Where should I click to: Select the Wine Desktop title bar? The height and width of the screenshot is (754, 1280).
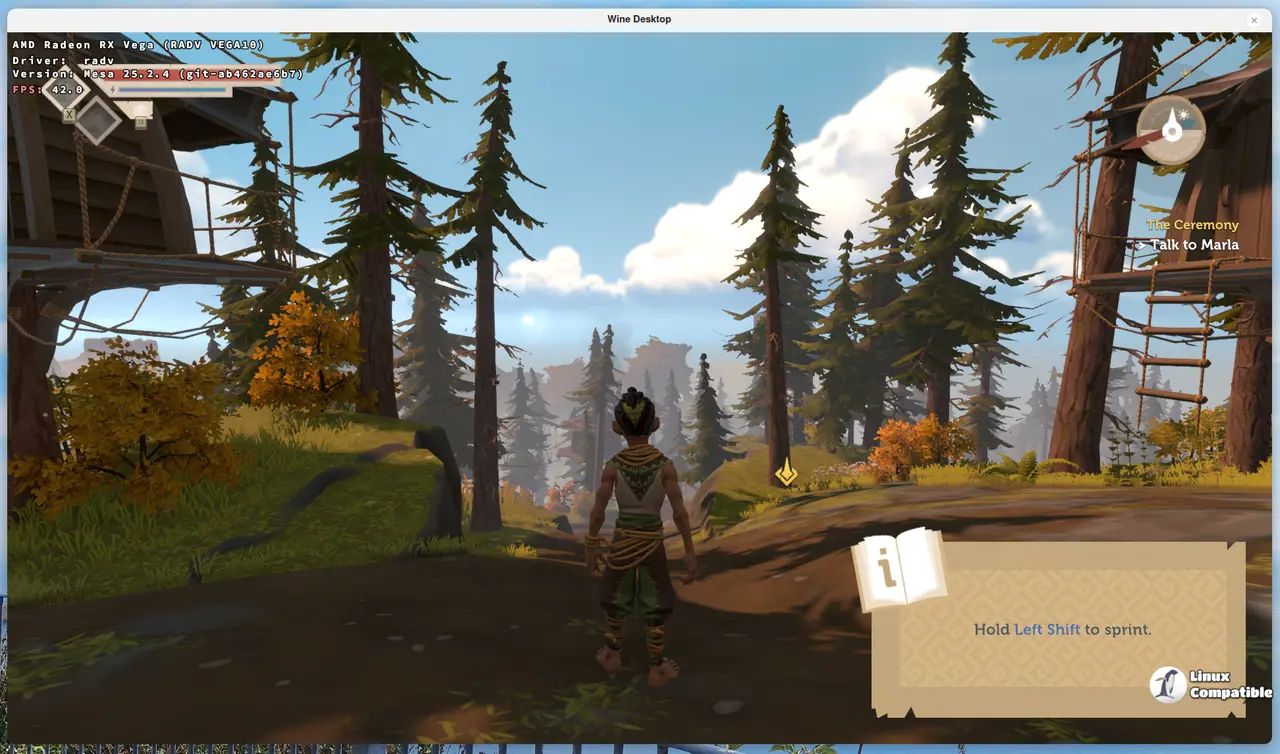click(x=639, y=19)
